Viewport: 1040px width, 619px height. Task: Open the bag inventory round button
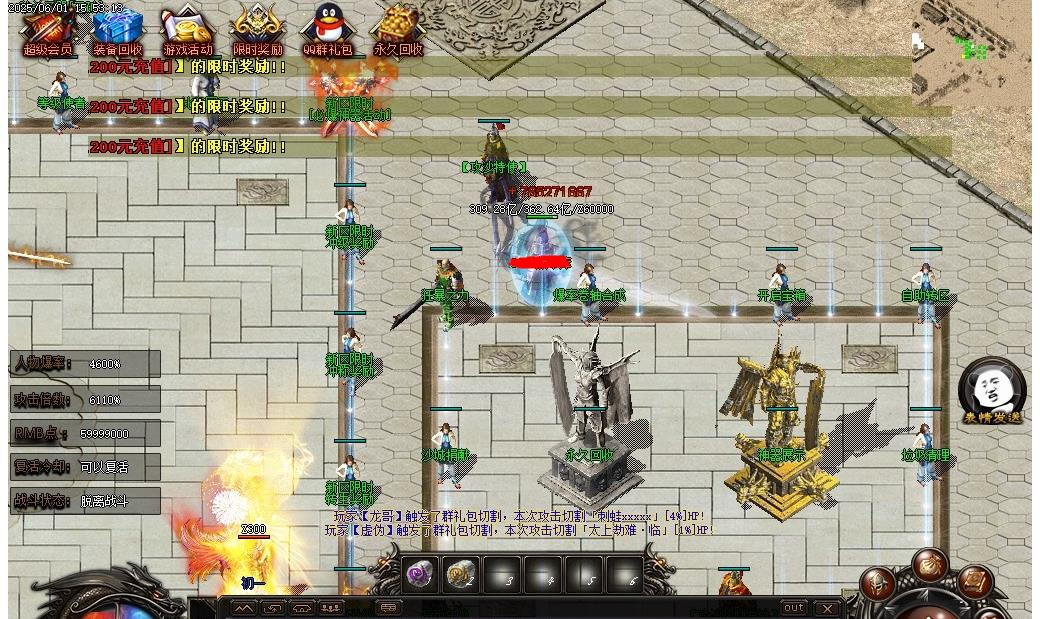point(930,566)
